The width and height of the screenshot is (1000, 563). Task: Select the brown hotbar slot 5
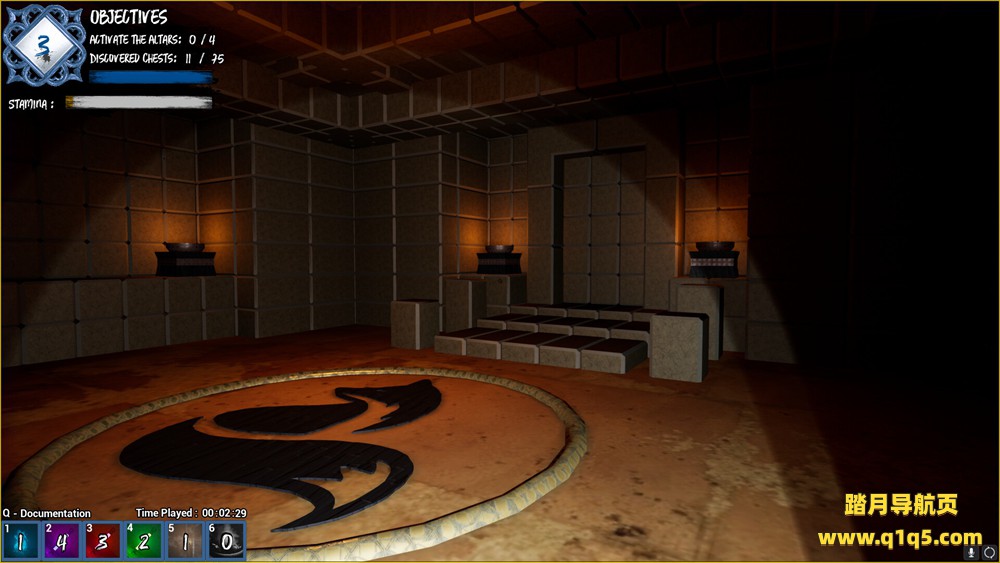(185, 541)
